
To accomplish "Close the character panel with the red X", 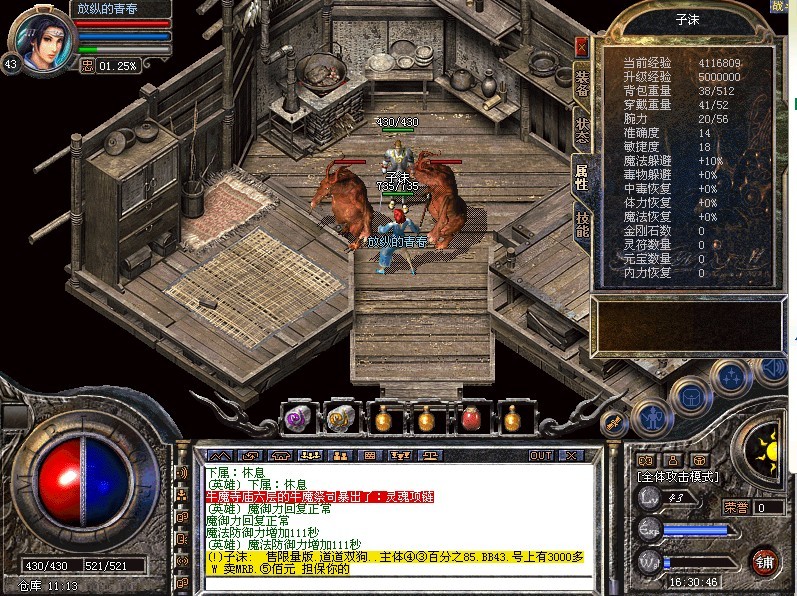I will (x=581, y=46).
